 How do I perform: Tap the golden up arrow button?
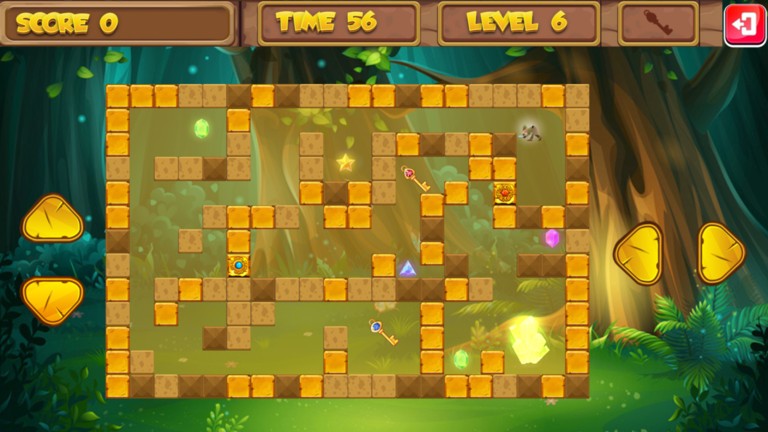tap(53, 218)
